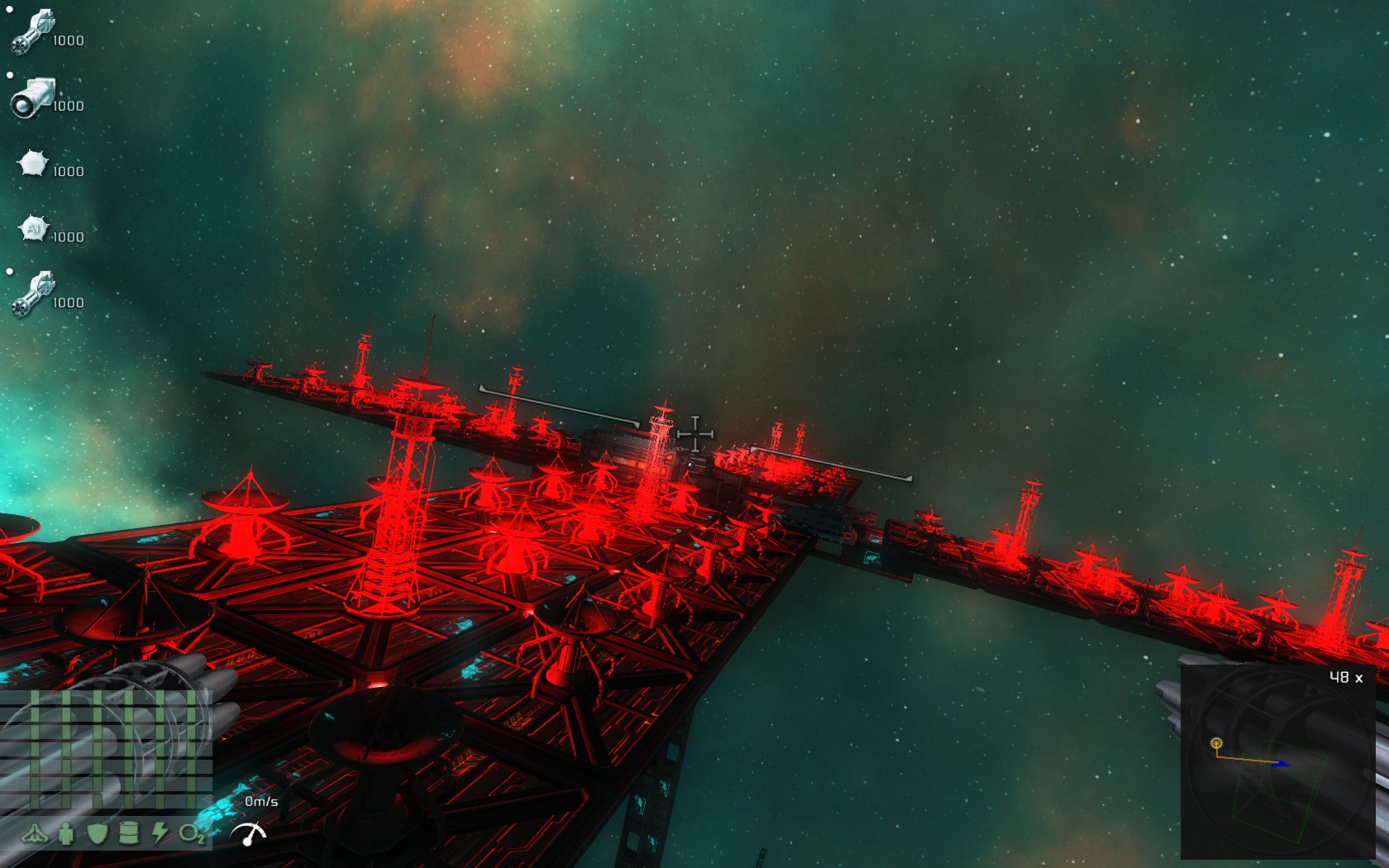
Task: Select the cannon weapon icon
Action: [x=33, y=98]
